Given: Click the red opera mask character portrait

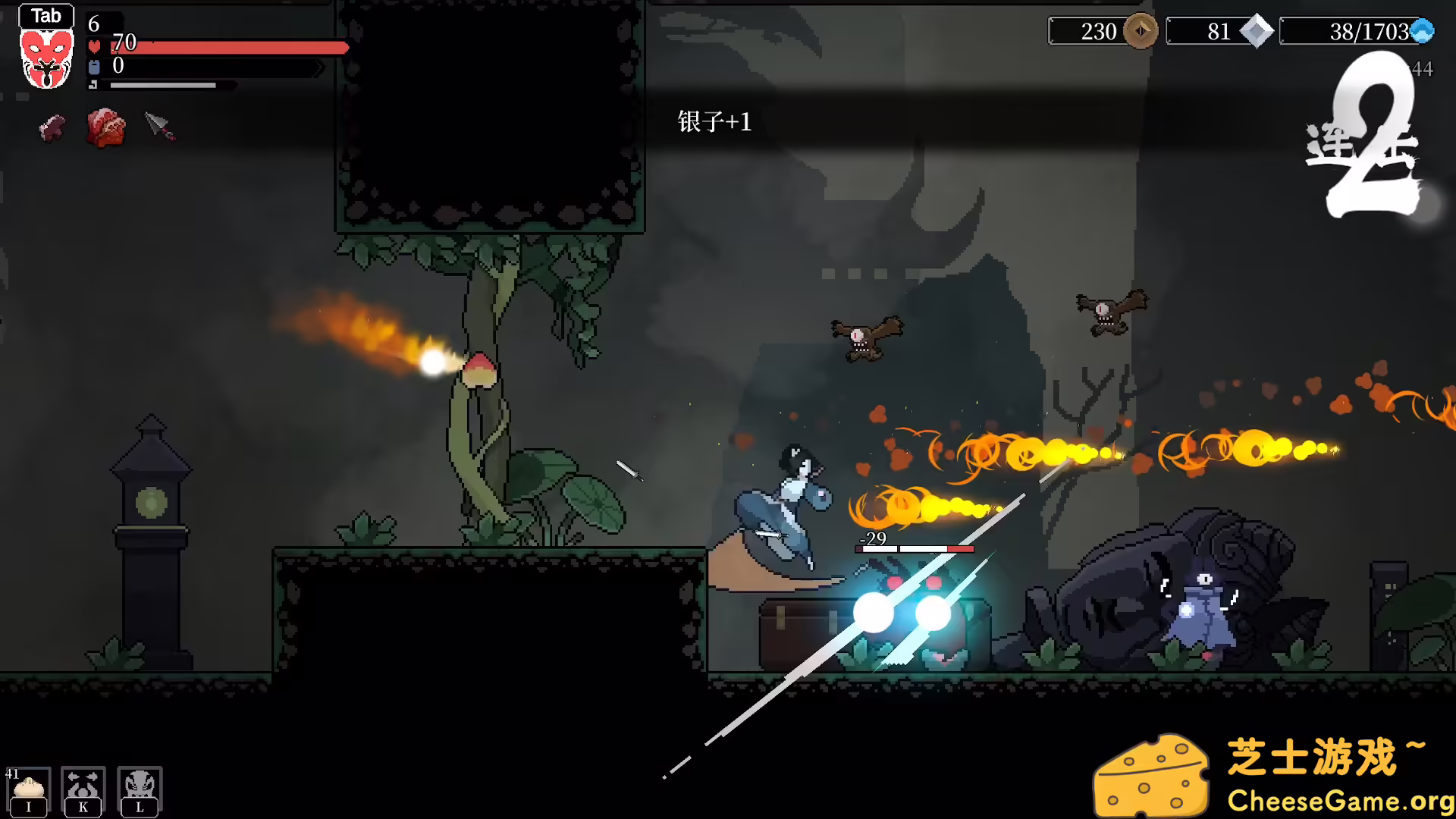Looking at the screenshot, I should click(x=45, y=61).
